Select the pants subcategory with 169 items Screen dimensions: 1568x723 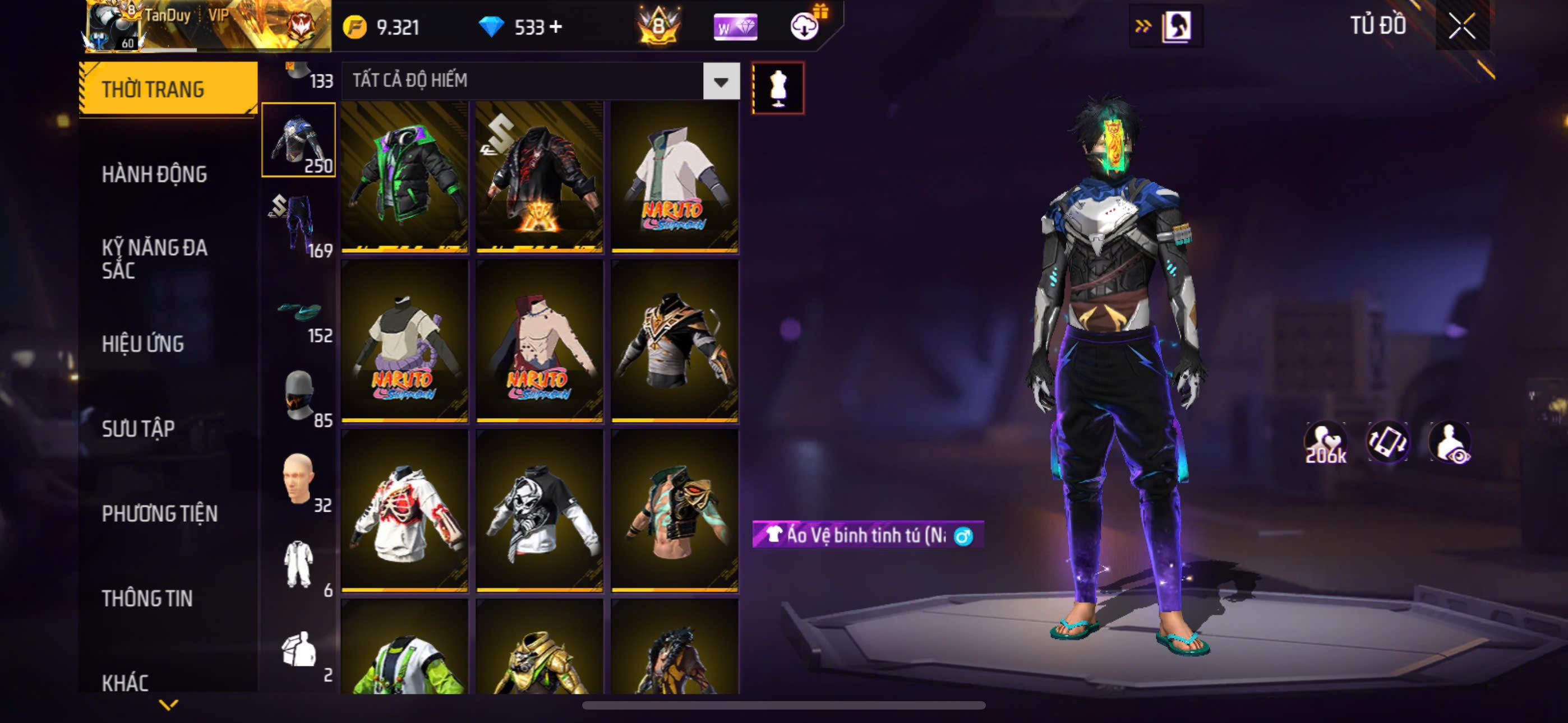299,225
